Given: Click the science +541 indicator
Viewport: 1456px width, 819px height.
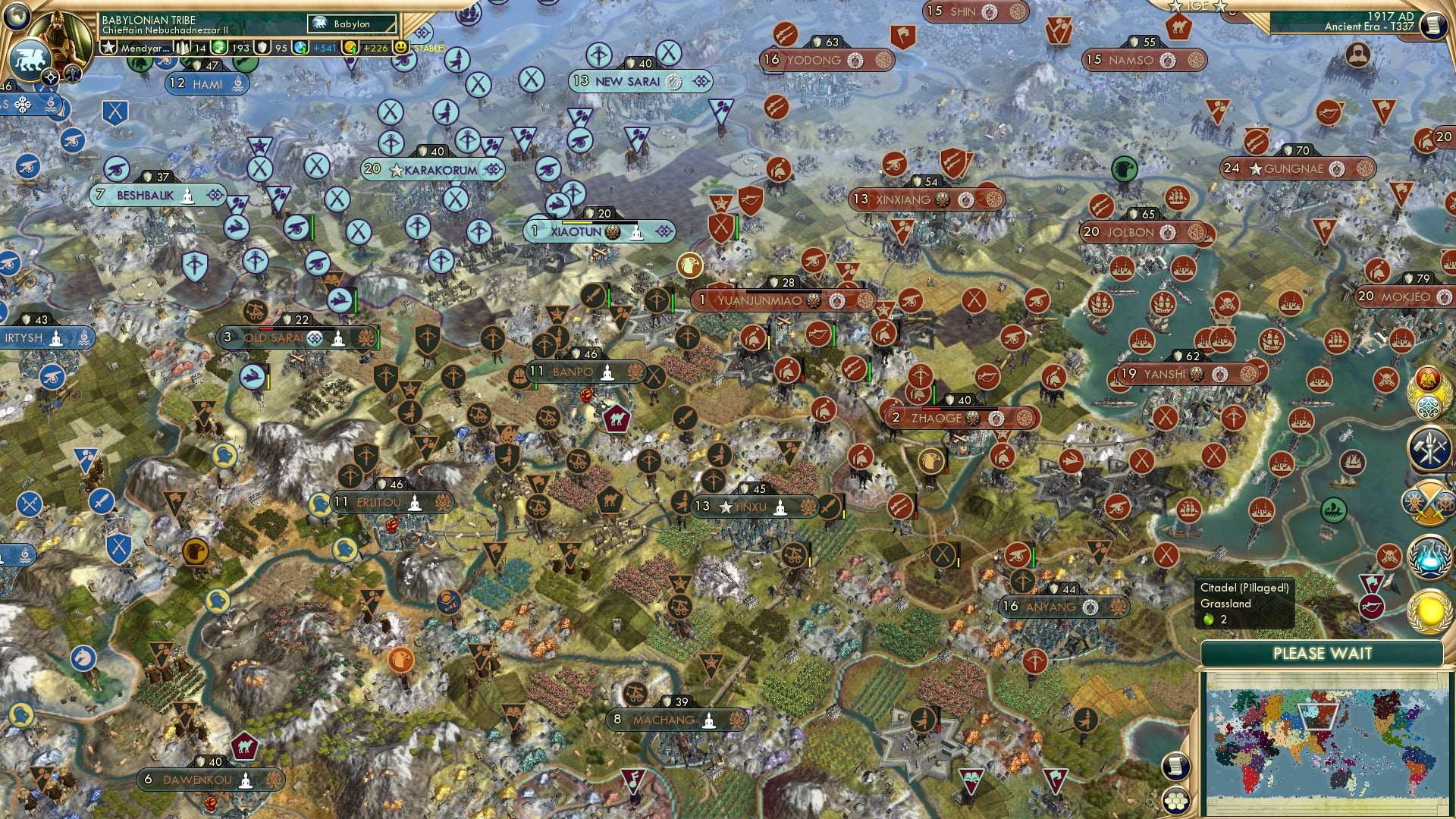Looking at the screenshot, I should coord(325,49).
